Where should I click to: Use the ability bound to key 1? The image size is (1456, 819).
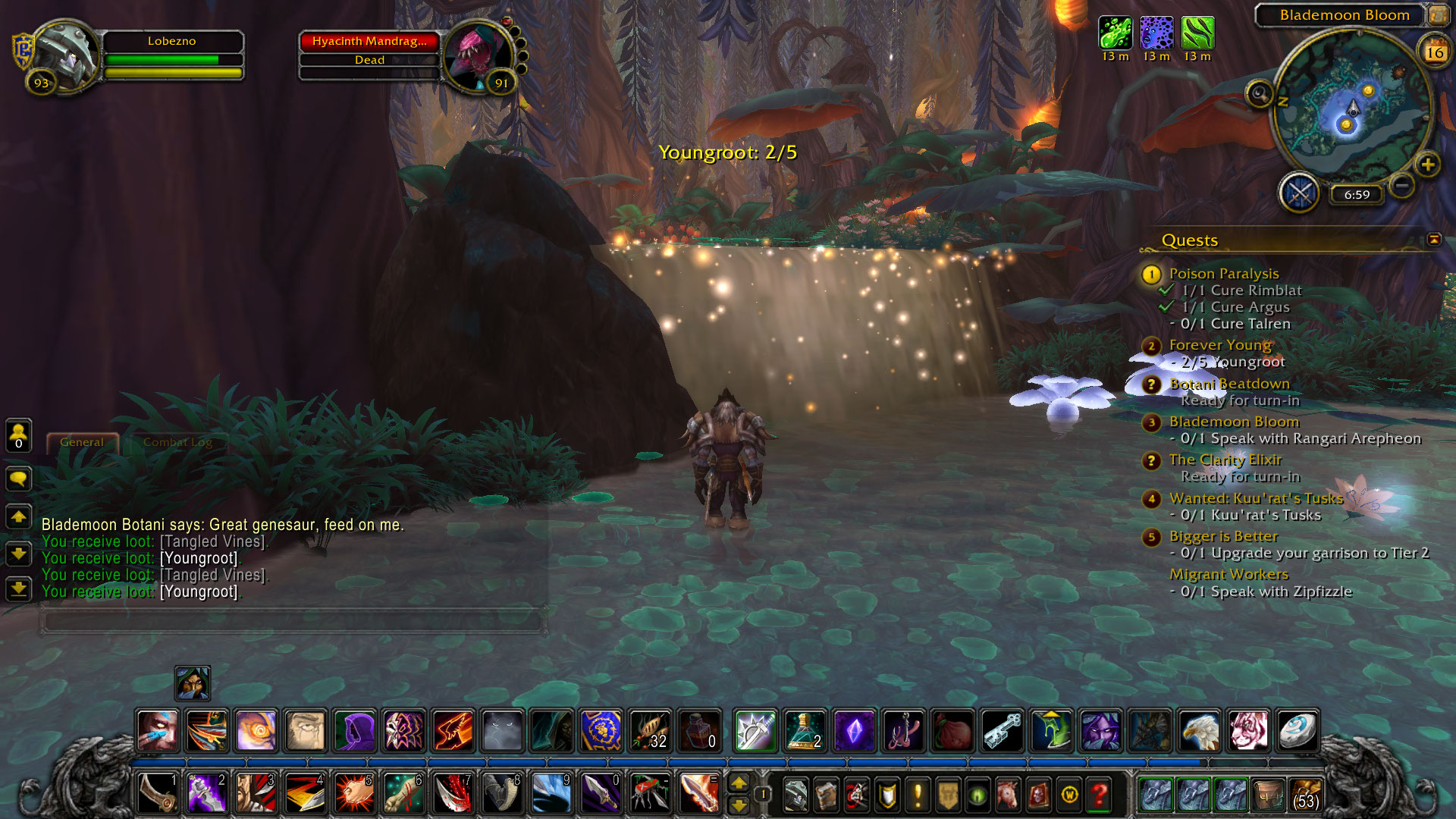158,793
